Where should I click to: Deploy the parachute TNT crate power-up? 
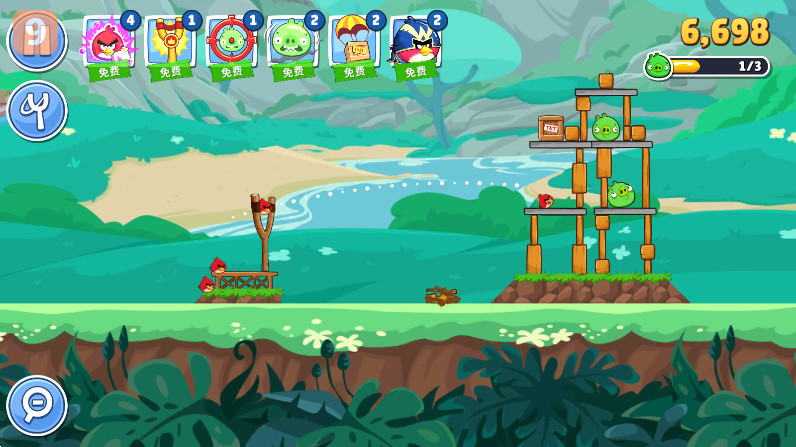(353, 43)
